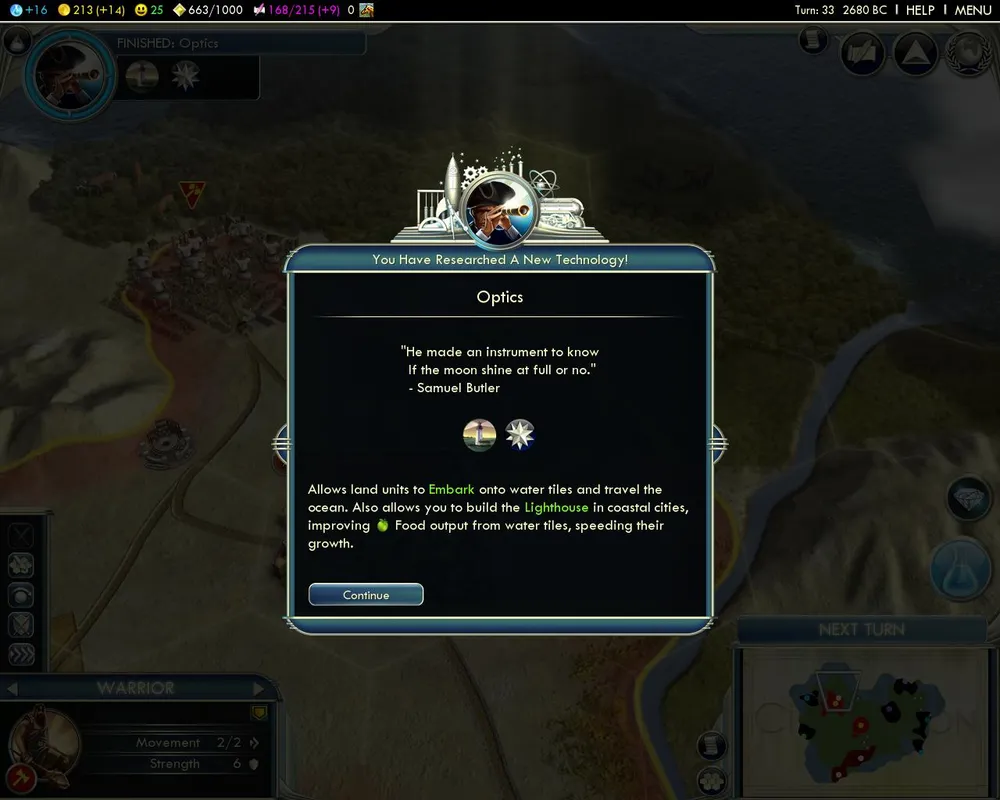Open the HELP screen
Viewport: 1000px width, 800px height.
tap(919, 10)
